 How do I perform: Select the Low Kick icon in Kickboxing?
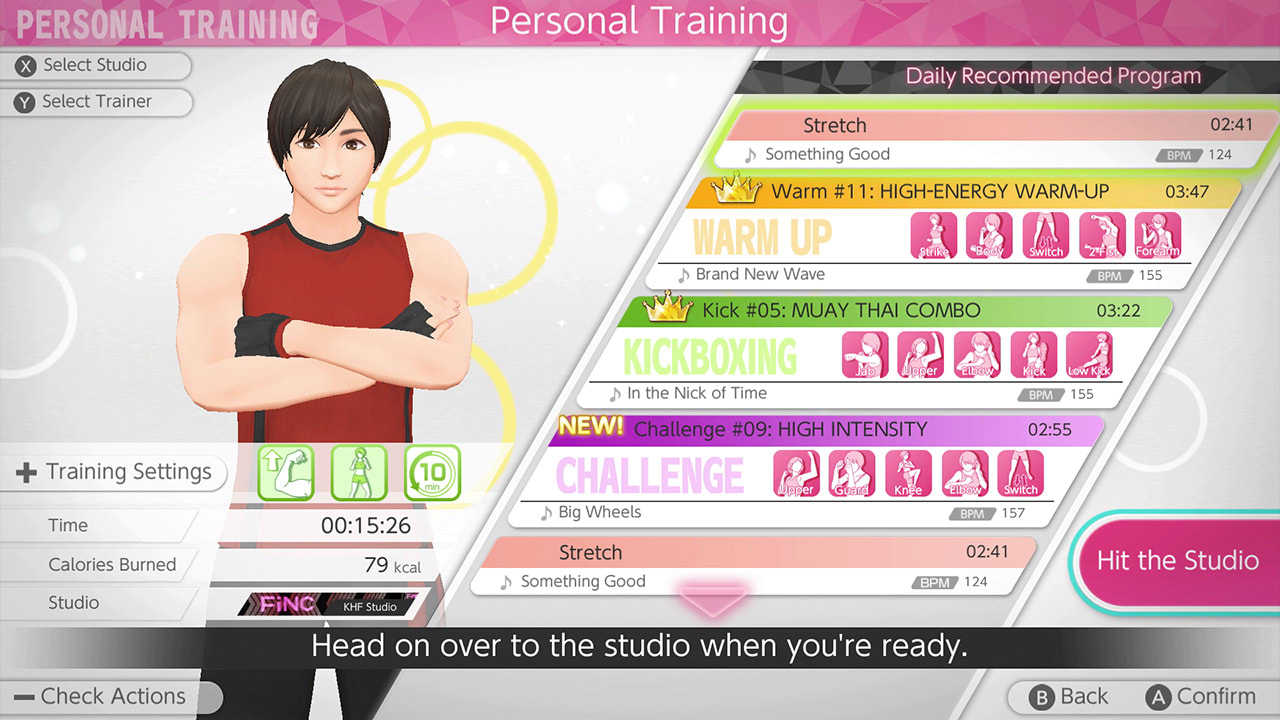coord(1090,355)
